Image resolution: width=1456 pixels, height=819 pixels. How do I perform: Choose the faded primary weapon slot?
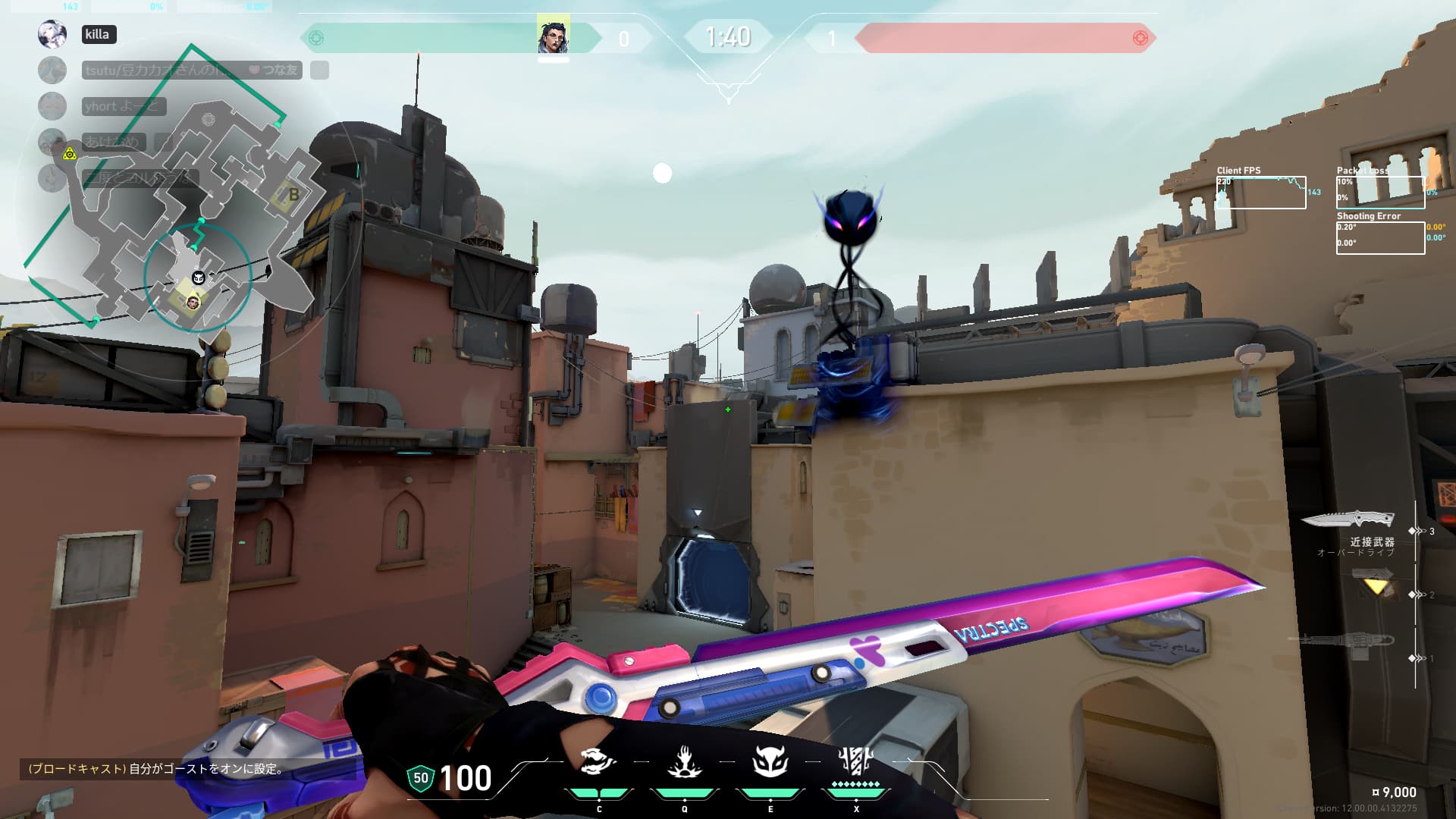pyautogui.click(x=1342, y=642)
